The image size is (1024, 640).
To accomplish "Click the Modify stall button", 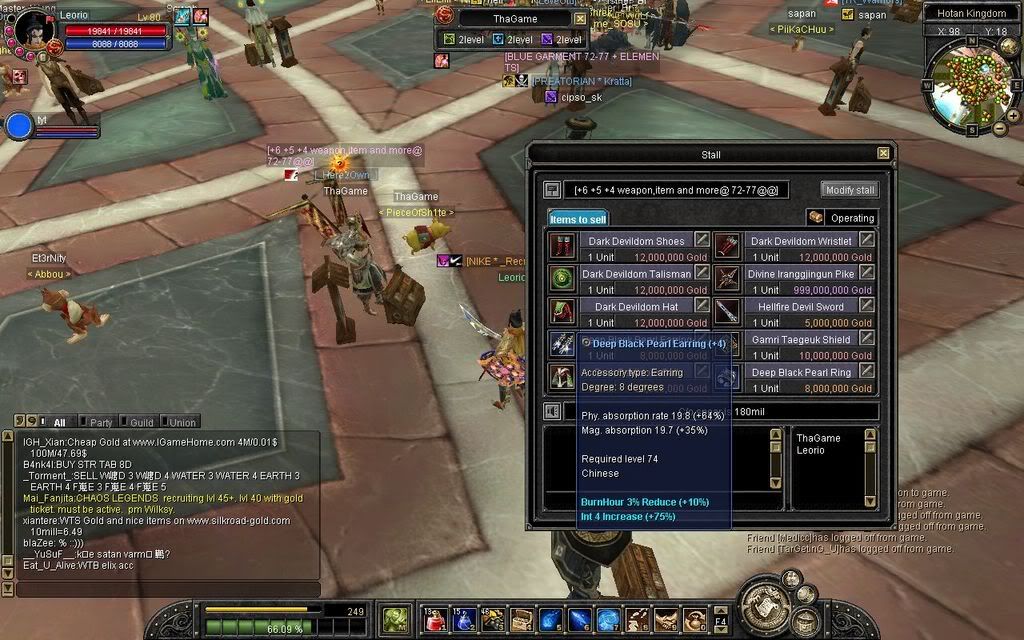I will click(849, 189).
